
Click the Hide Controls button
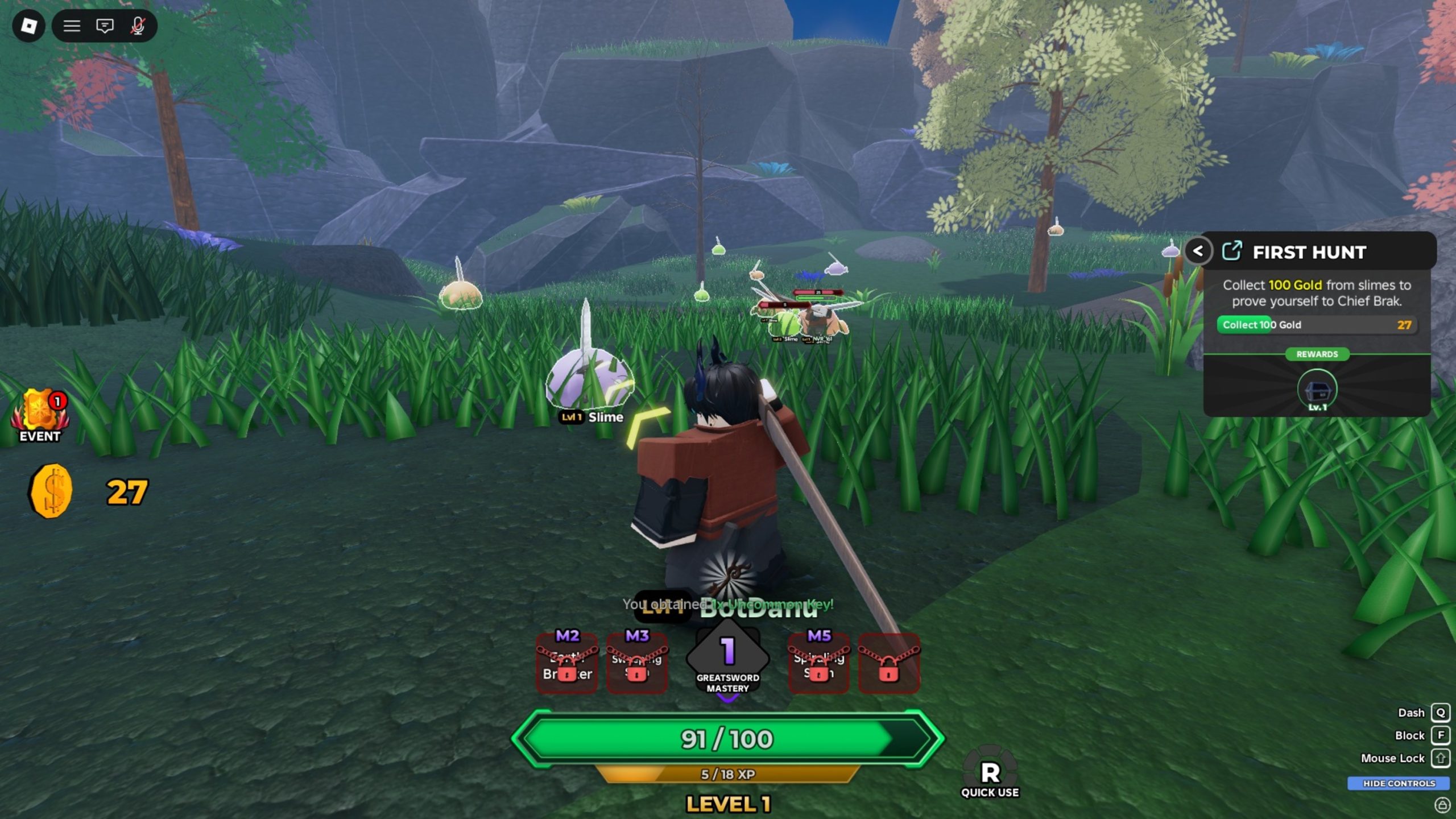tap(1399, 783)
